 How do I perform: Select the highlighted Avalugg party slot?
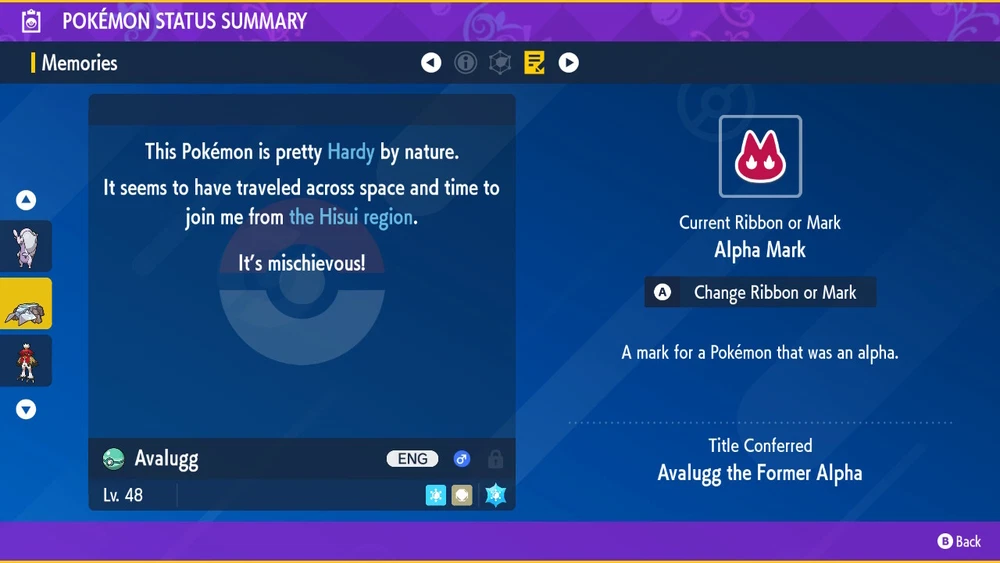tap(25, 304)
